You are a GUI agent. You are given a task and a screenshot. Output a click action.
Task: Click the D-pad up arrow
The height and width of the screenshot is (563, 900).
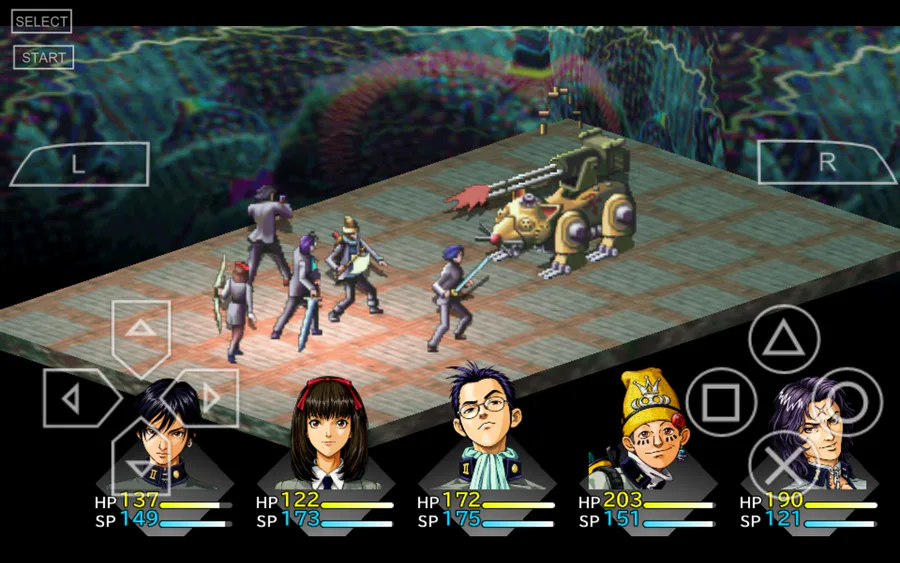[141, 330]
